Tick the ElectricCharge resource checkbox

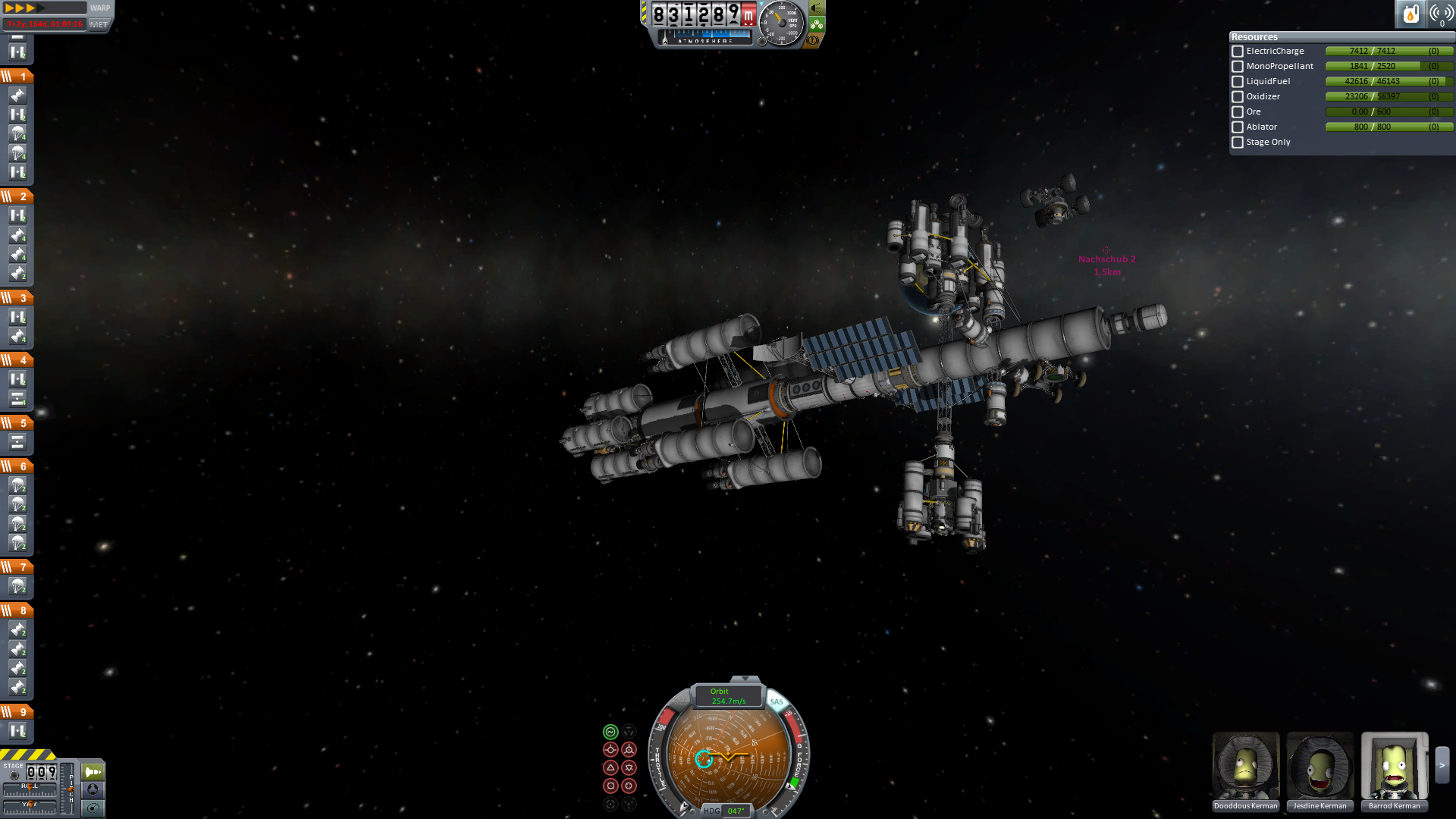1238,52
